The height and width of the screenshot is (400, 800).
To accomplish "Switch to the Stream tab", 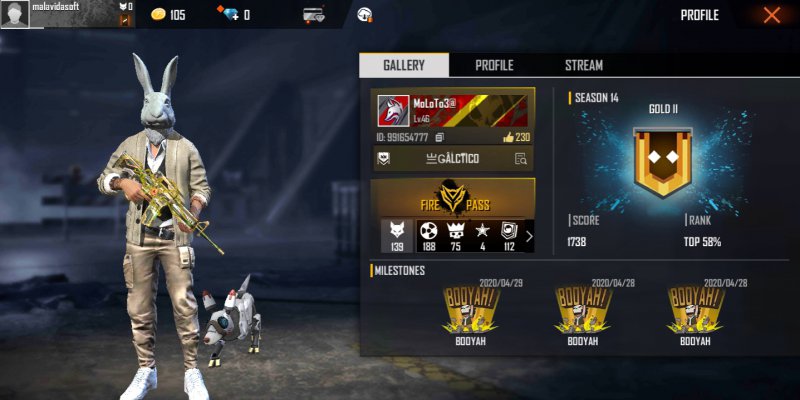I will click(584, 65).
